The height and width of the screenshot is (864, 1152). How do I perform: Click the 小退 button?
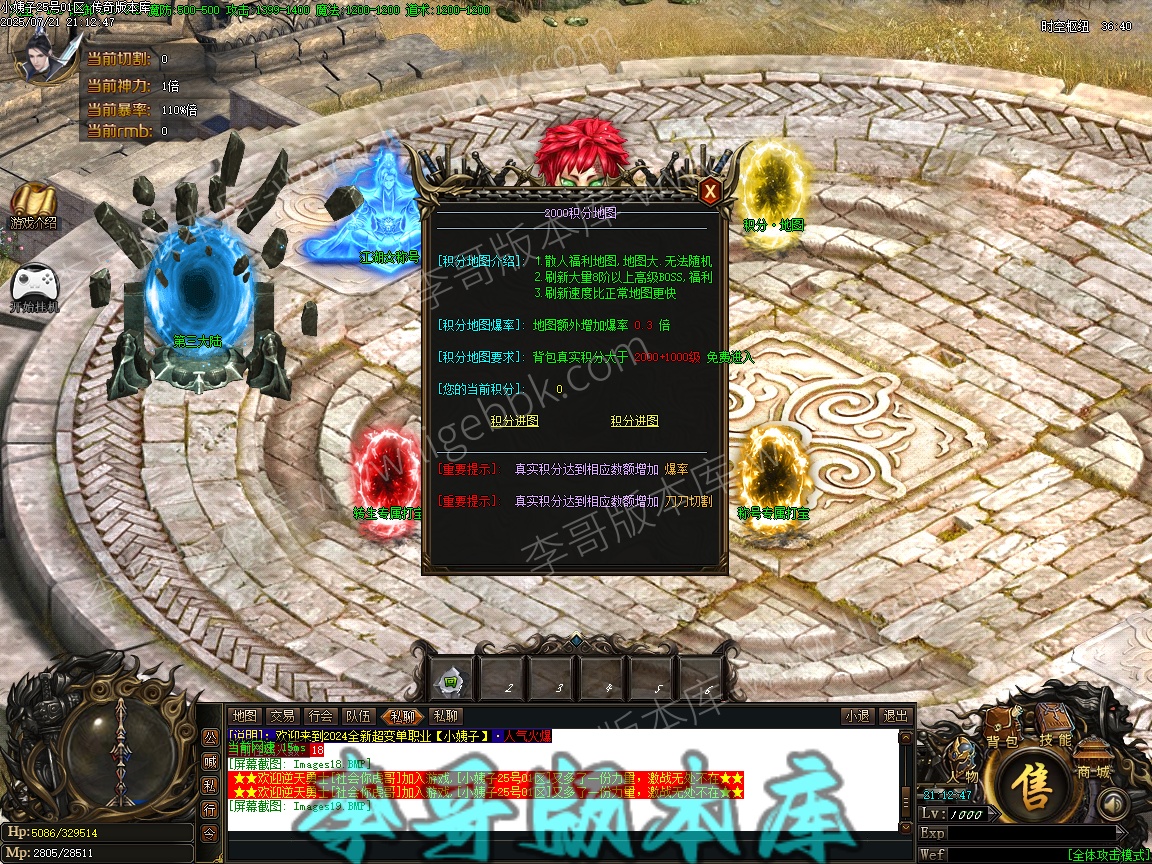(857, 716)
